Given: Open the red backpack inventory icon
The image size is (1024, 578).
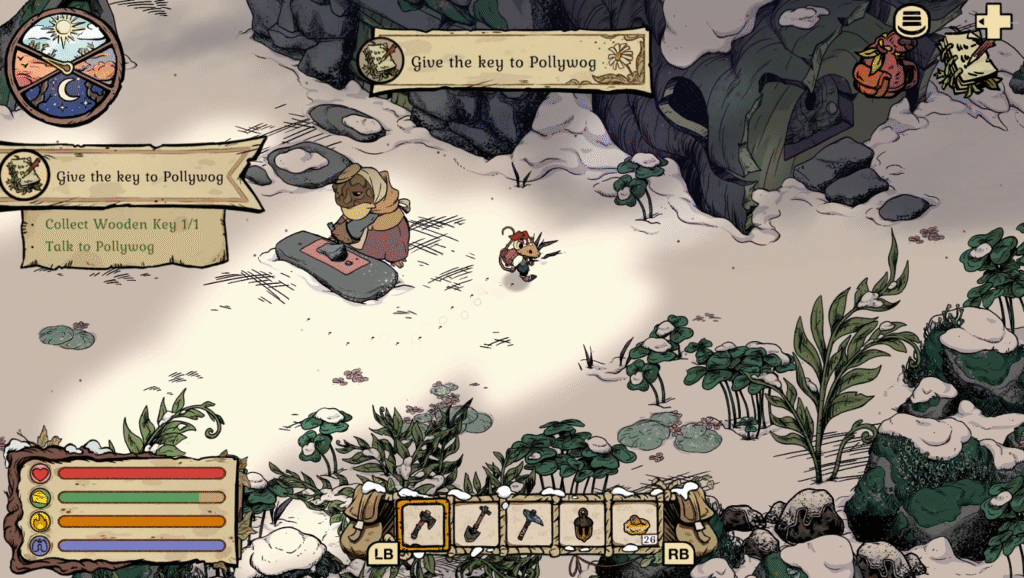Looking at the screenshot, I should point(884,65).
